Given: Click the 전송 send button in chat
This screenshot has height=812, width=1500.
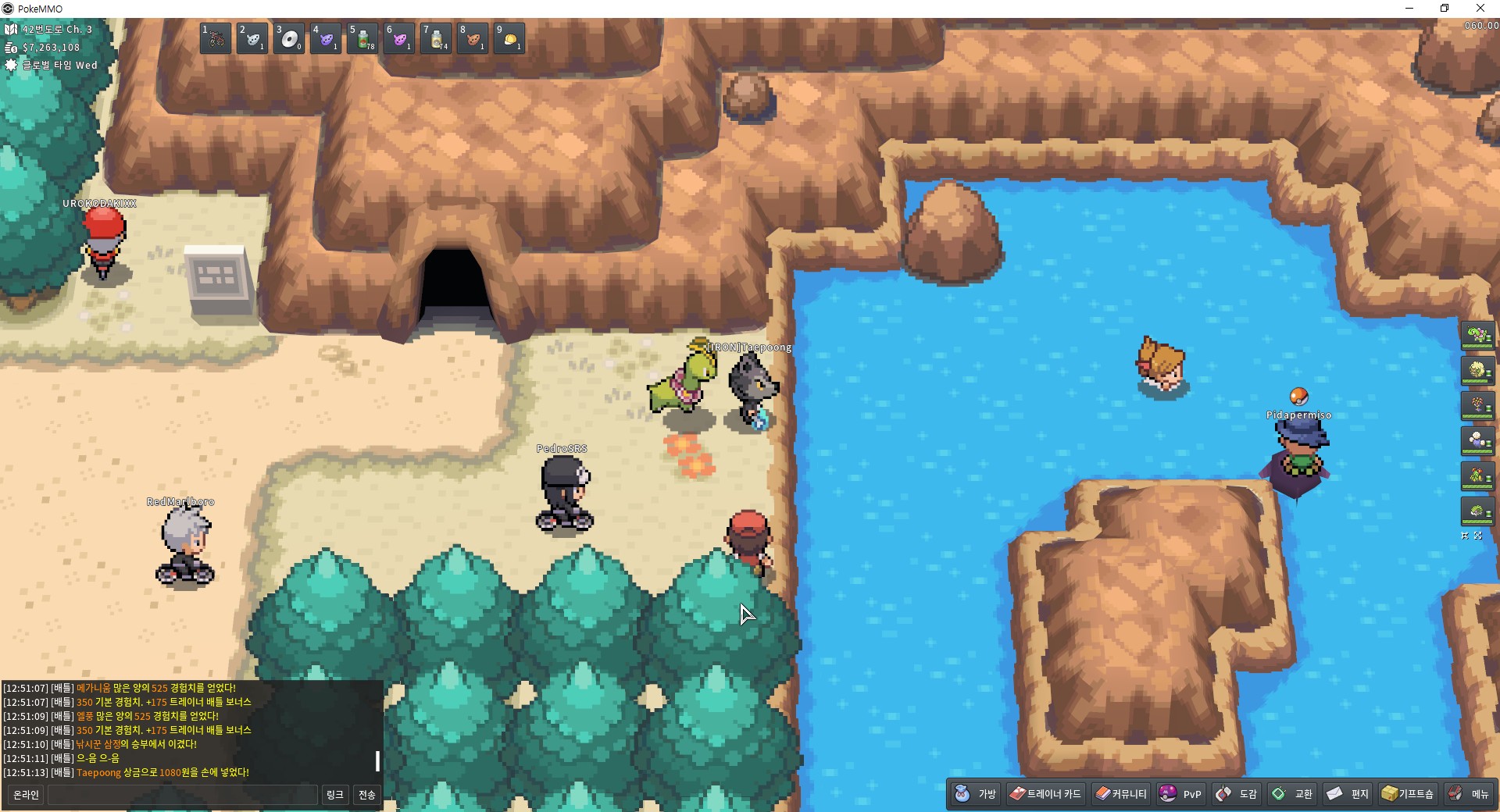Looking at the screenshot, I should point(367,795).
